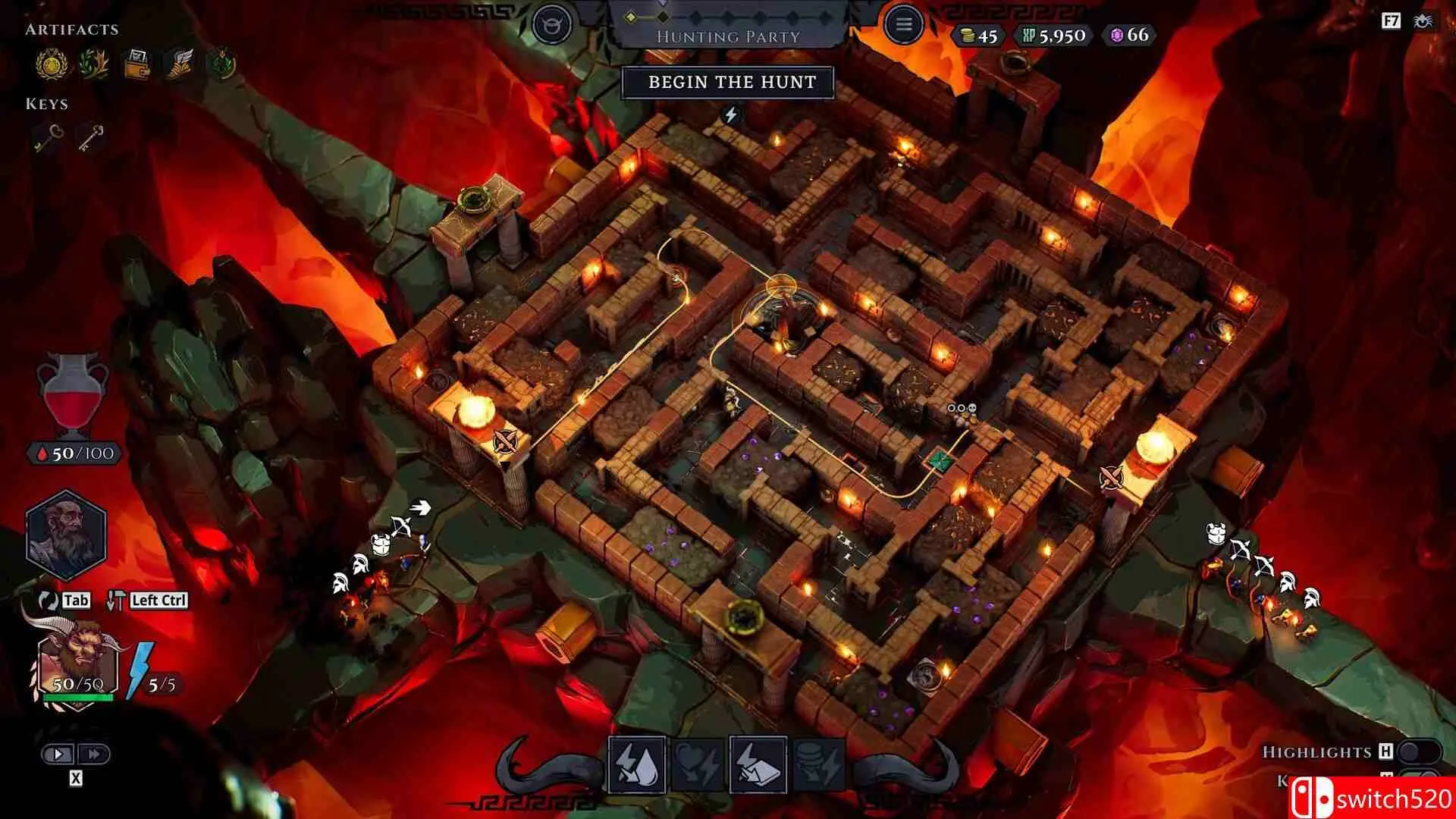Select the minotaur head icon at top
This screenshot has height=819, width=1456.
551,25
